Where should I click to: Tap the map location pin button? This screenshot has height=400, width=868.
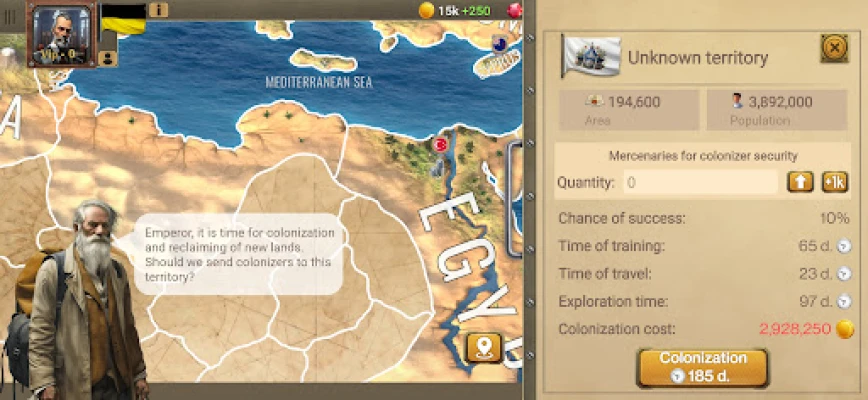click(484, 348)
